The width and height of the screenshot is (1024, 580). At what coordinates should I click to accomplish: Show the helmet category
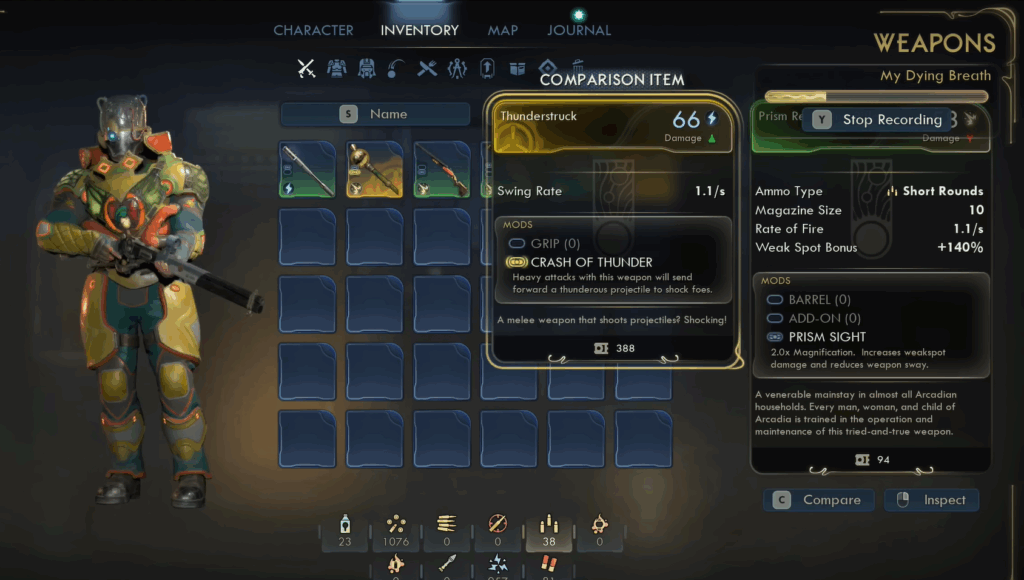tap(367, 68)
